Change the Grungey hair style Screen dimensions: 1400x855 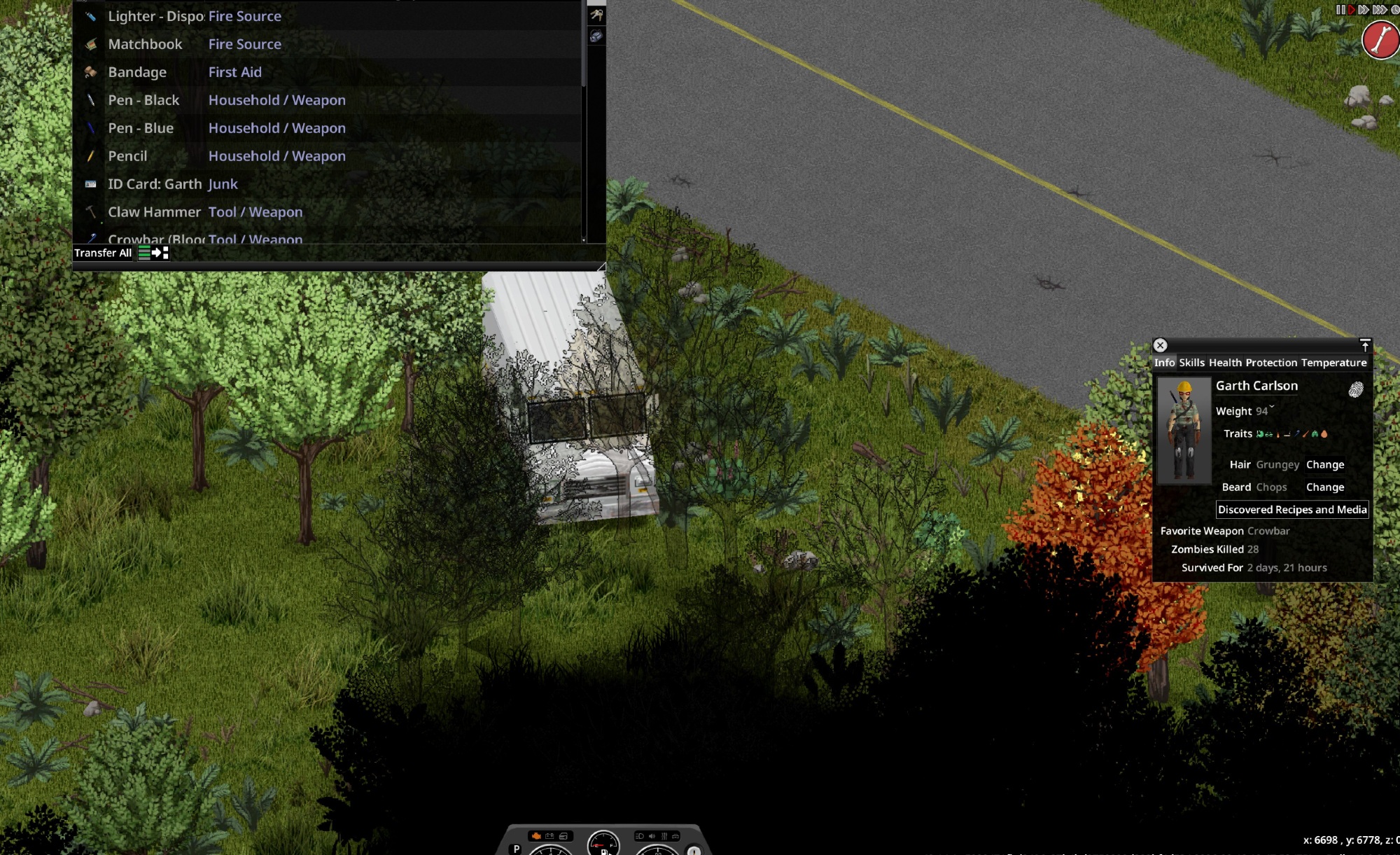[1324, 465]
